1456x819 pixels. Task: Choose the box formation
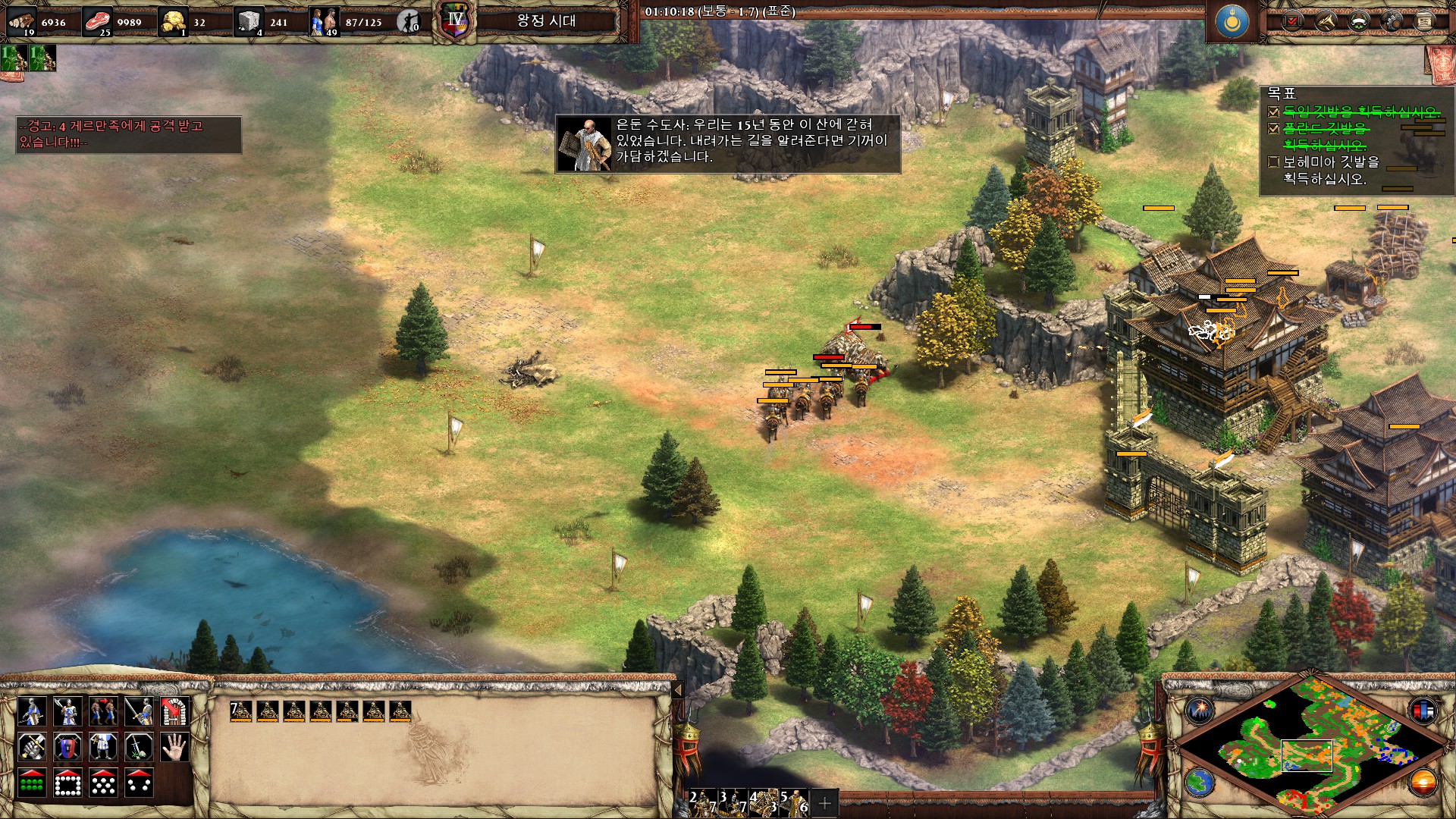67,783
